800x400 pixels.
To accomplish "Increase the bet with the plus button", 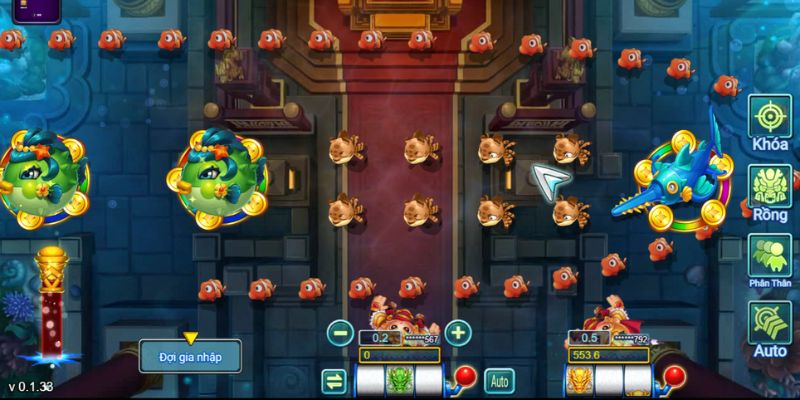I will 457,333.
